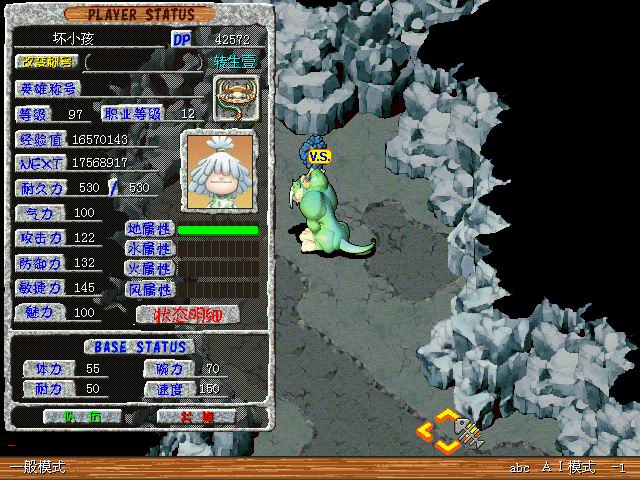This screenshot has height=480, width=640.
Task: Click the 改变称号 change title button
Action: click(x=48, y=62)
